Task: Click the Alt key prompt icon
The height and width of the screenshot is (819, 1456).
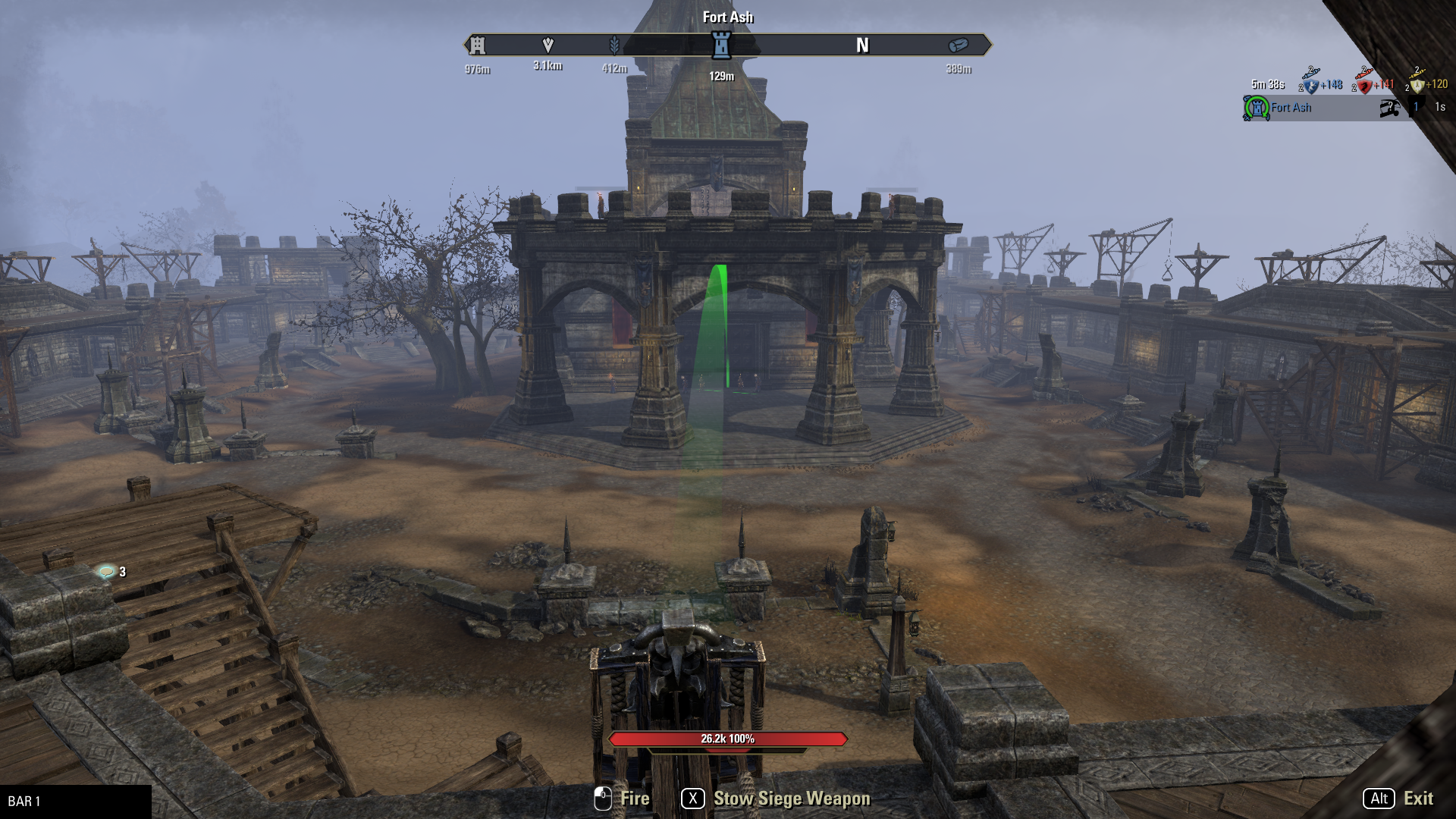Action: (x=1379, y=799)
